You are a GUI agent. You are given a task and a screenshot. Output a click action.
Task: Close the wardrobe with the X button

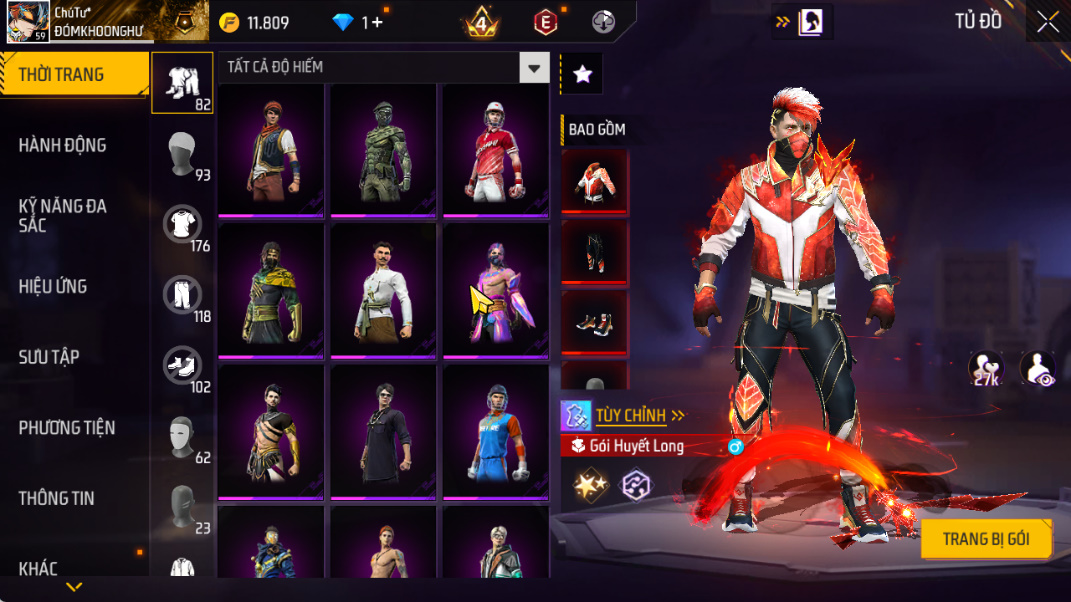pyautogui.click(x=1047, y=23)
